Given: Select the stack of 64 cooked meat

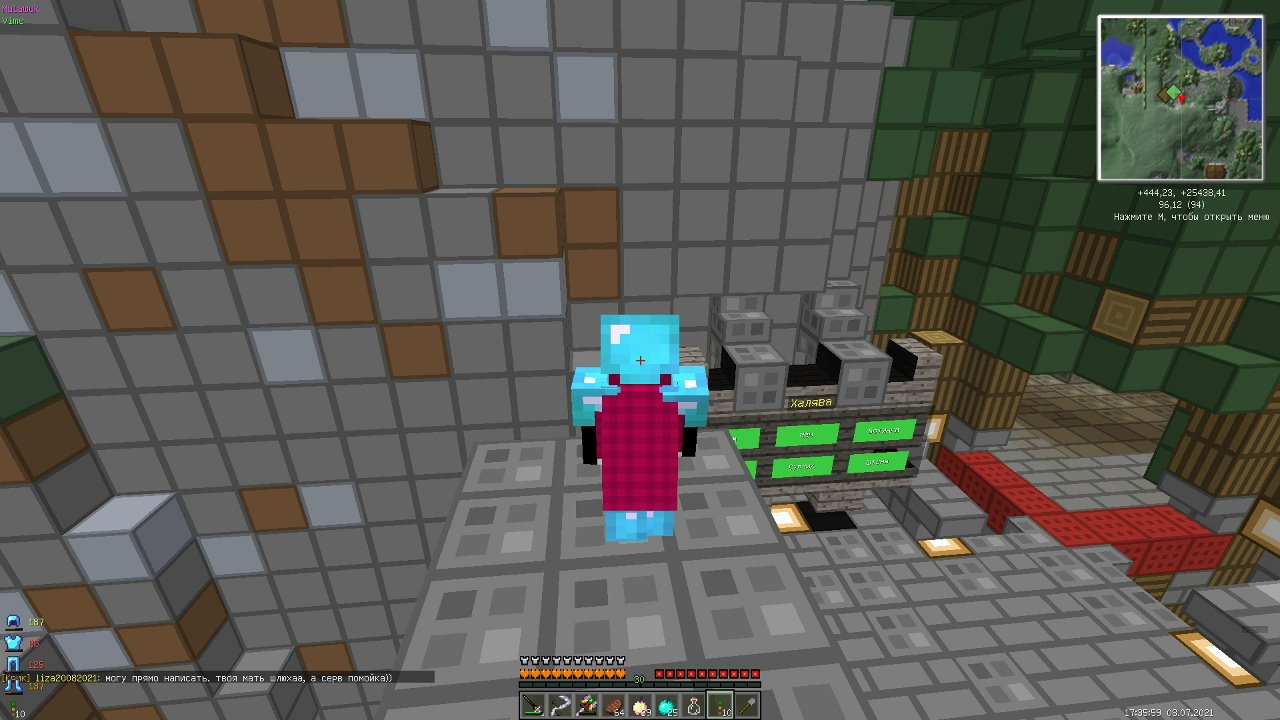Looking at the screenshot, I should pos(614,703).
